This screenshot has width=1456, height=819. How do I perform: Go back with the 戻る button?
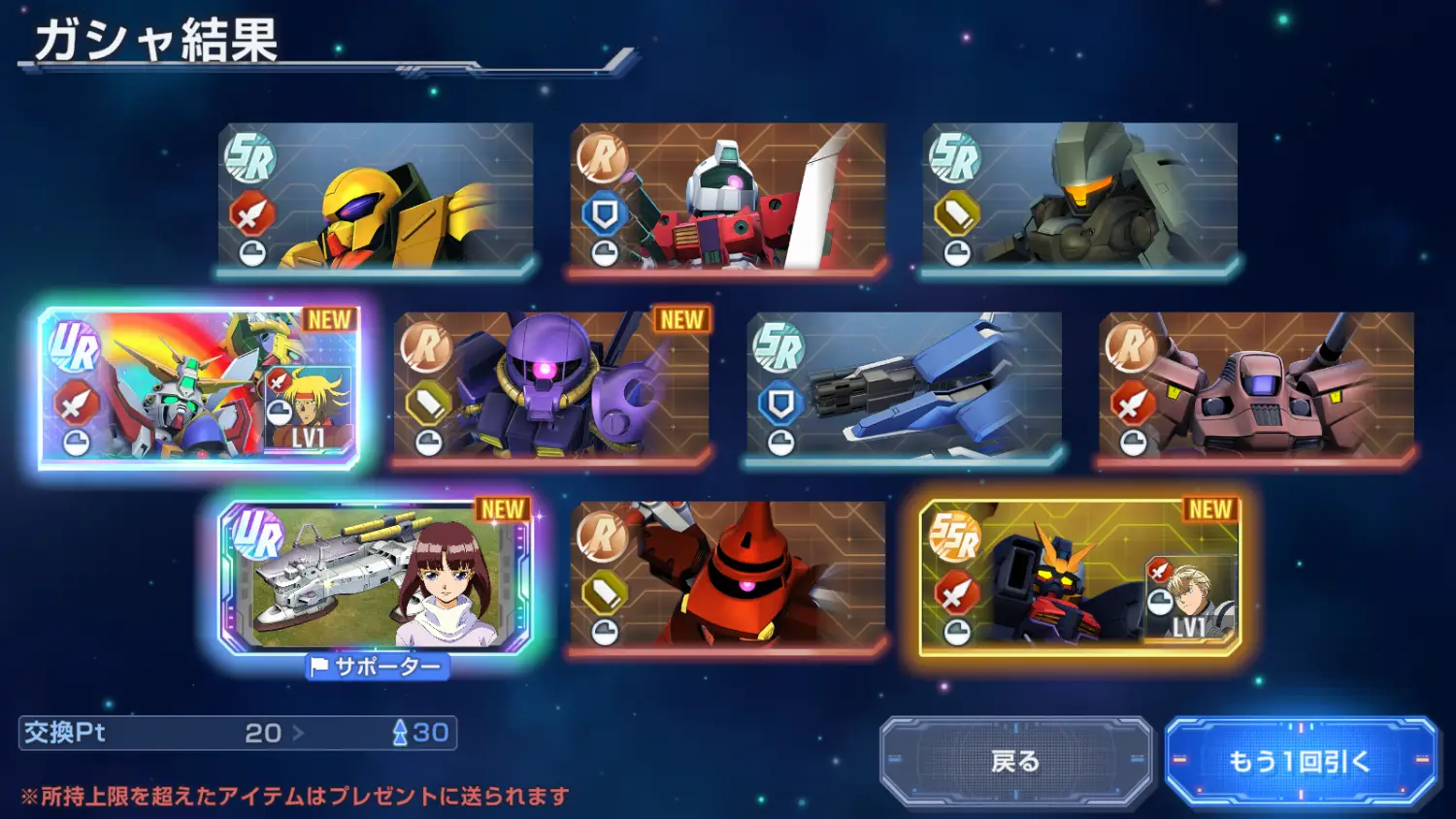click(1015, 761)
